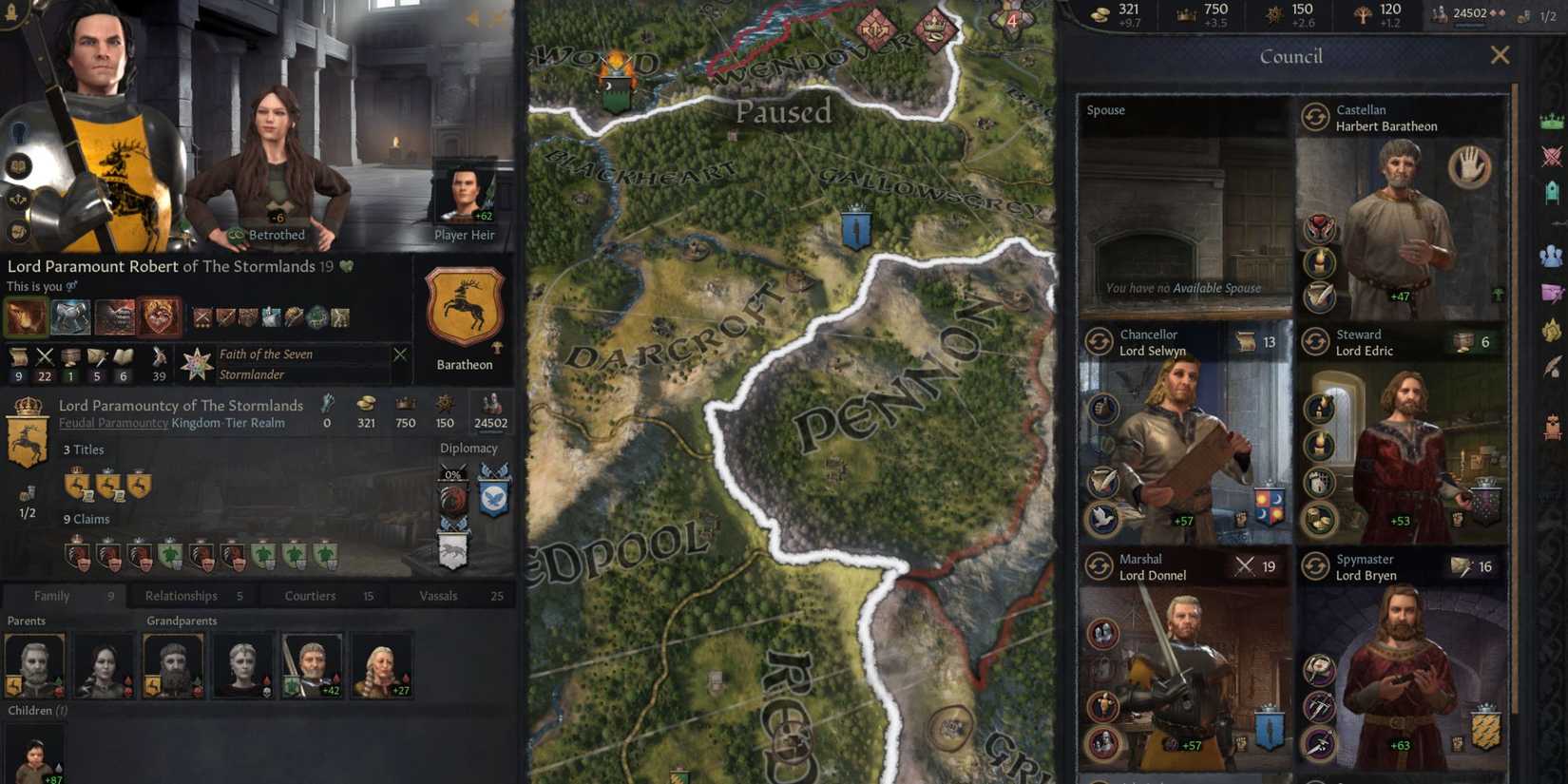Switch to the Courtiers tab

click(x=309, y=596)
